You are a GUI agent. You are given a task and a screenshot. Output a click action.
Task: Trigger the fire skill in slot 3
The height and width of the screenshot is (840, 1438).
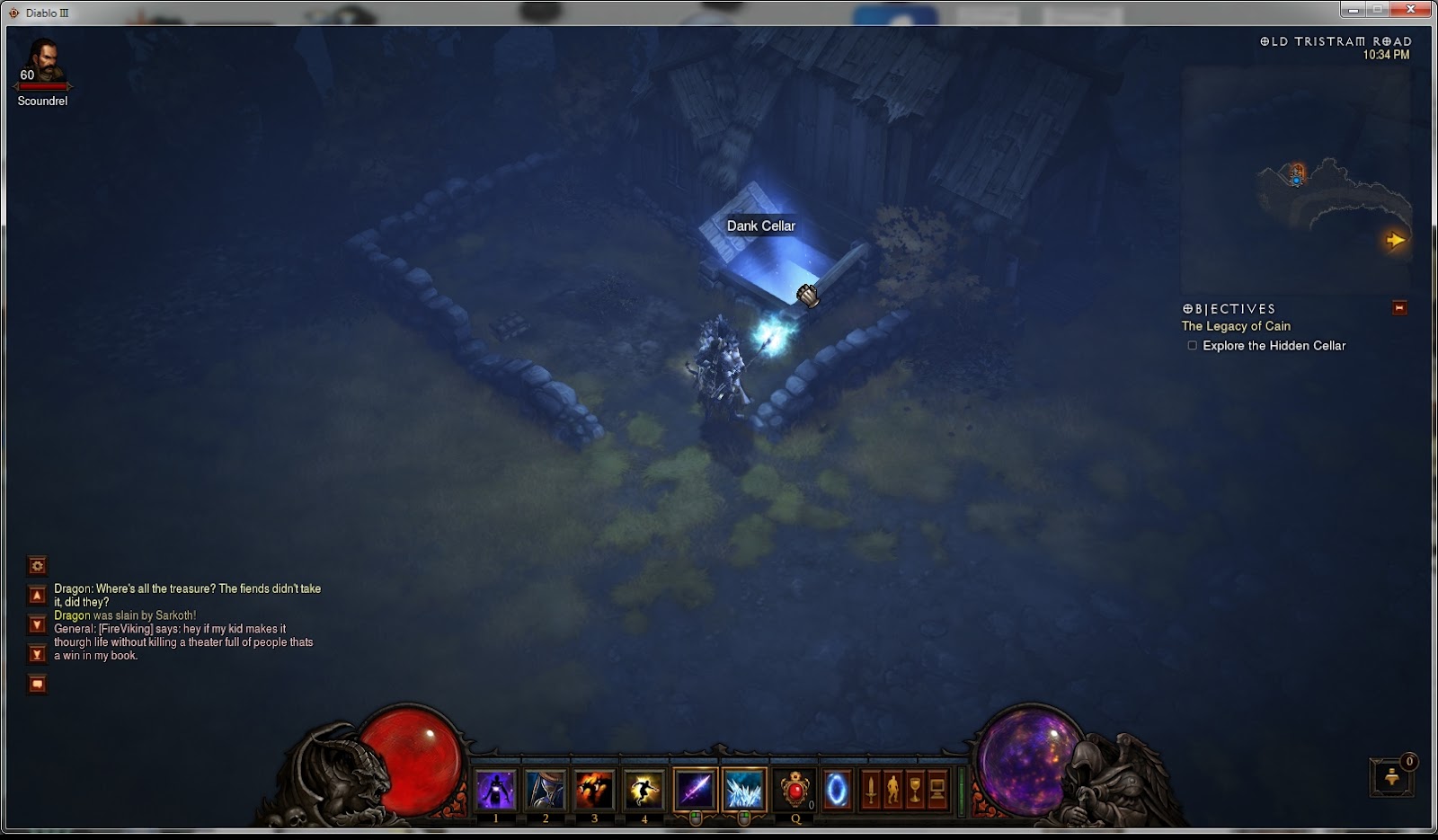point(593,788)
